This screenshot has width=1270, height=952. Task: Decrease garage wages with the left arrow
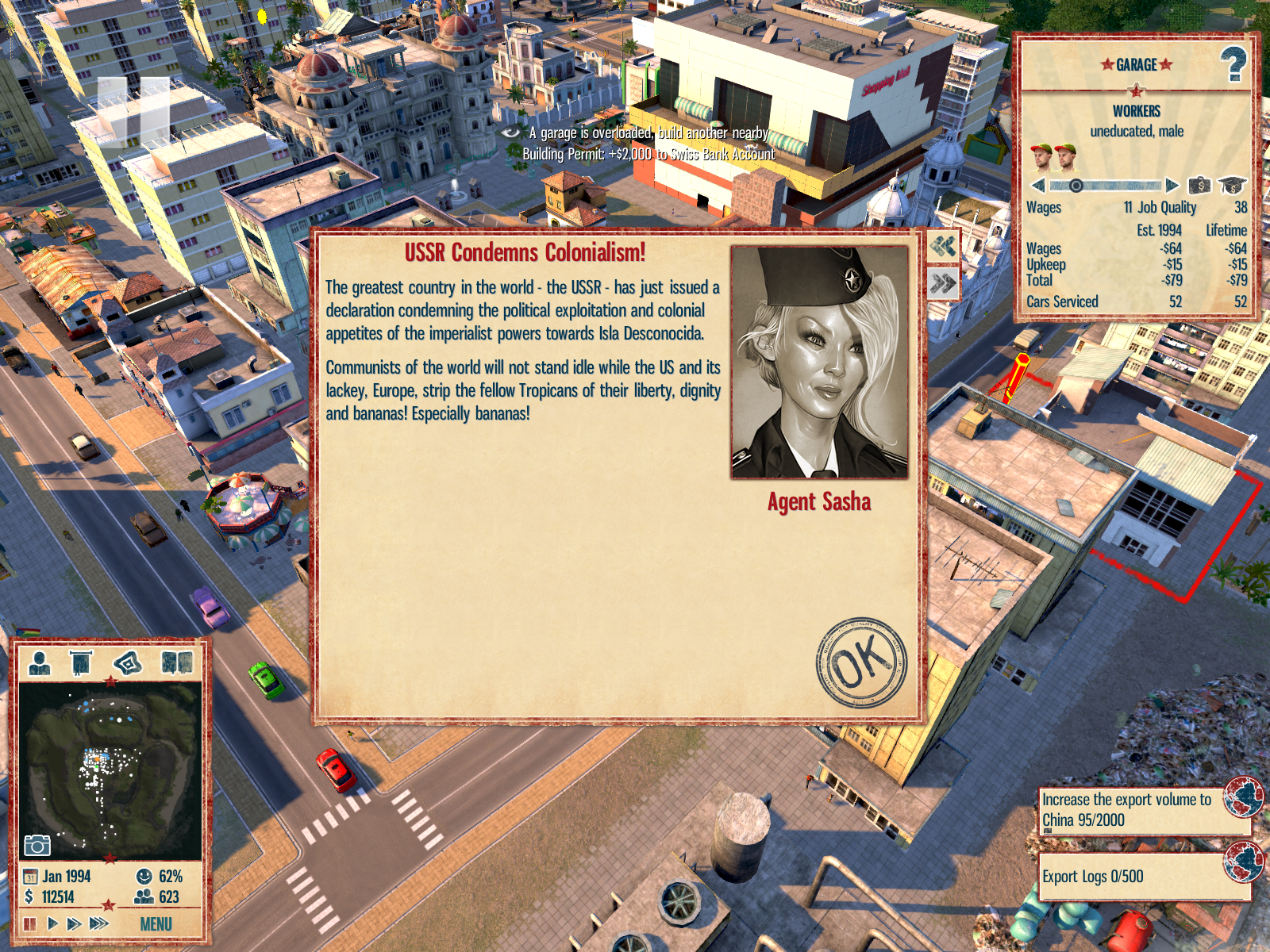[1038, 186]
